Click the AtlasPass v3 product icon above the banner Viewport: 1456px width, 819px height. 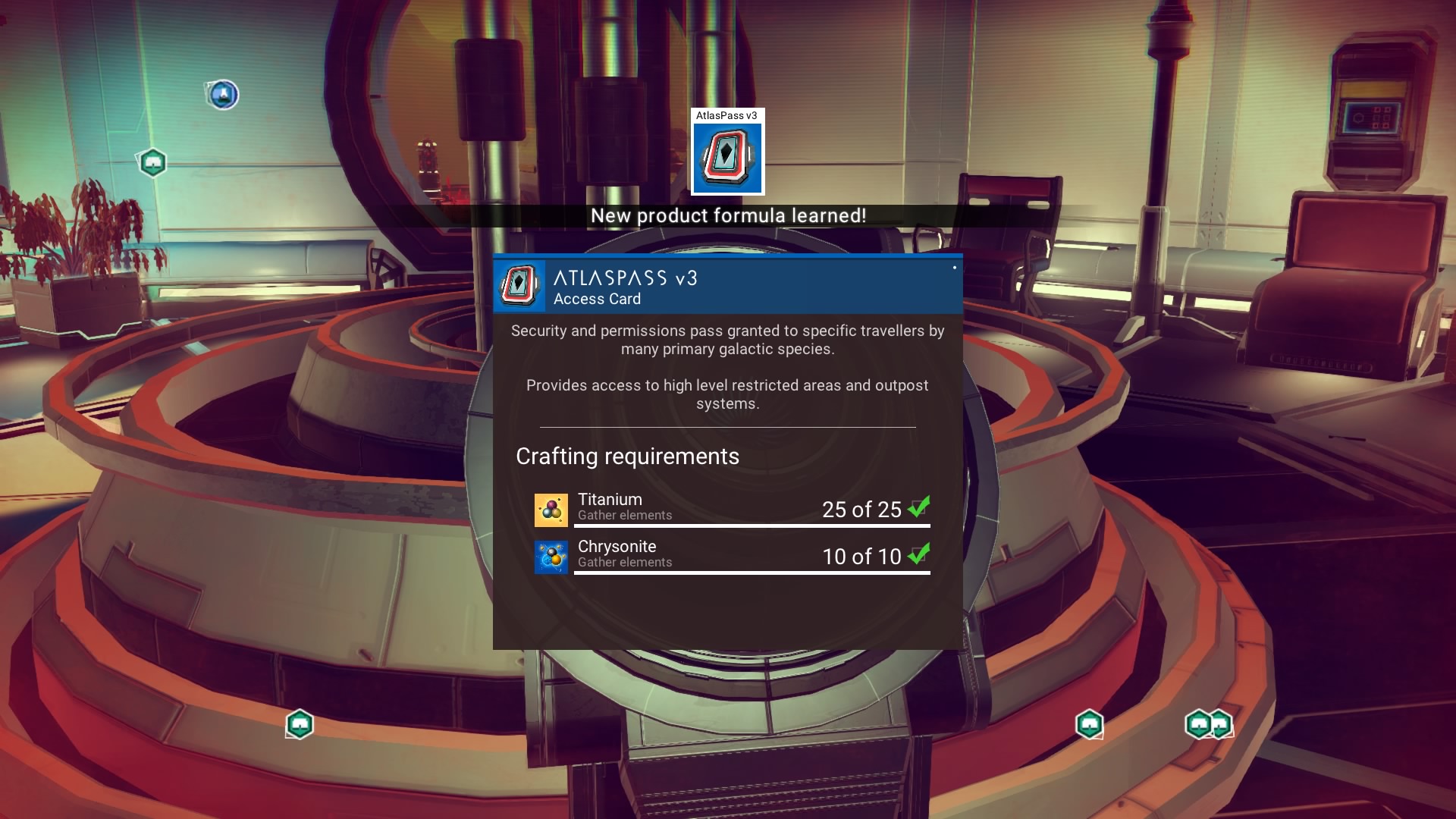[x=727, y=158]
